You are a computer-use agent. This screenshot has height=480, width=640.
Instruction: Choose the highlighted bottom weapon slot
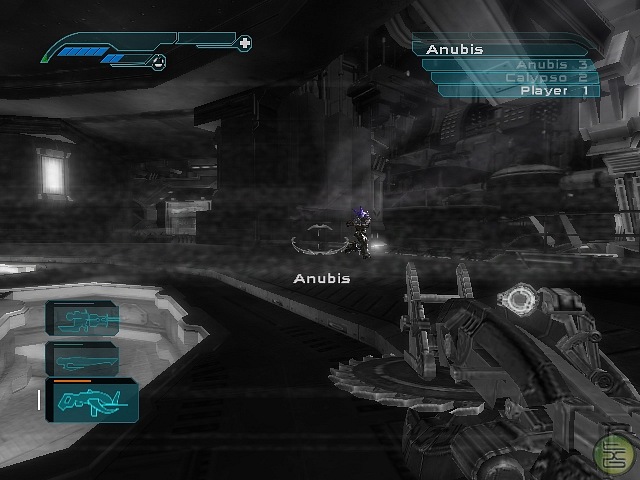(x=91, y=400)
